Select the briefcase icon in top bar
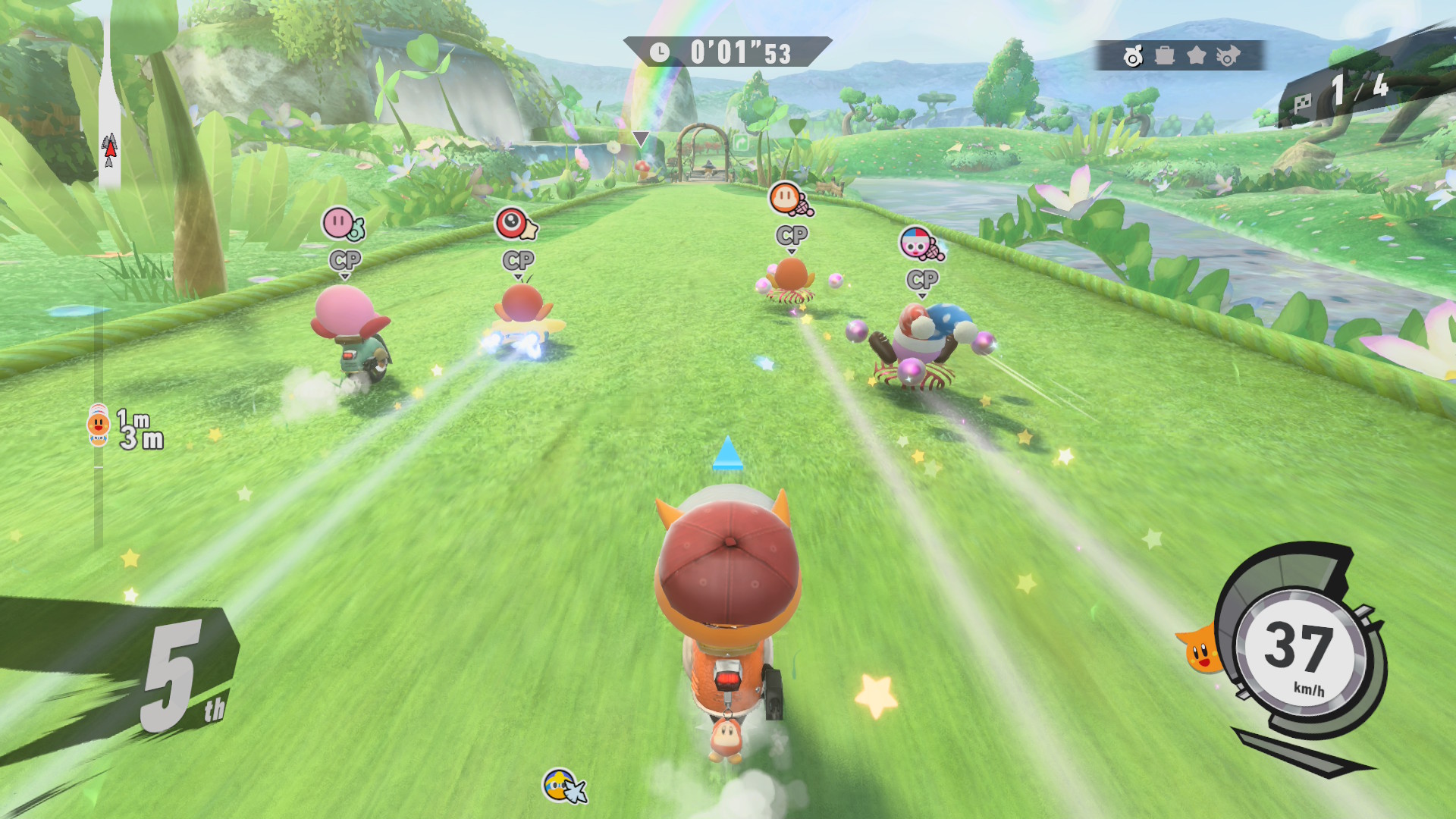 [1165, 55]
